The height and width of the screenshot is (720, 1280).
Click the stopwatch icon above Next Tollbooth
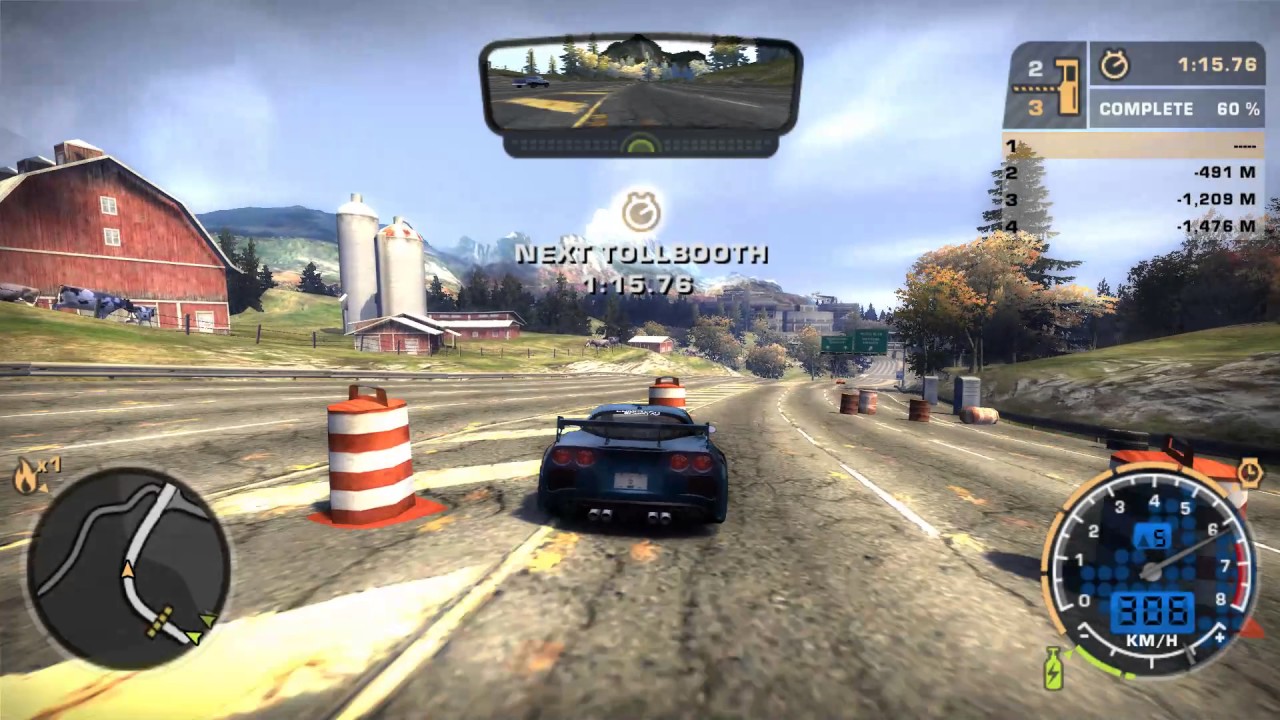click(x=640, y=212)
